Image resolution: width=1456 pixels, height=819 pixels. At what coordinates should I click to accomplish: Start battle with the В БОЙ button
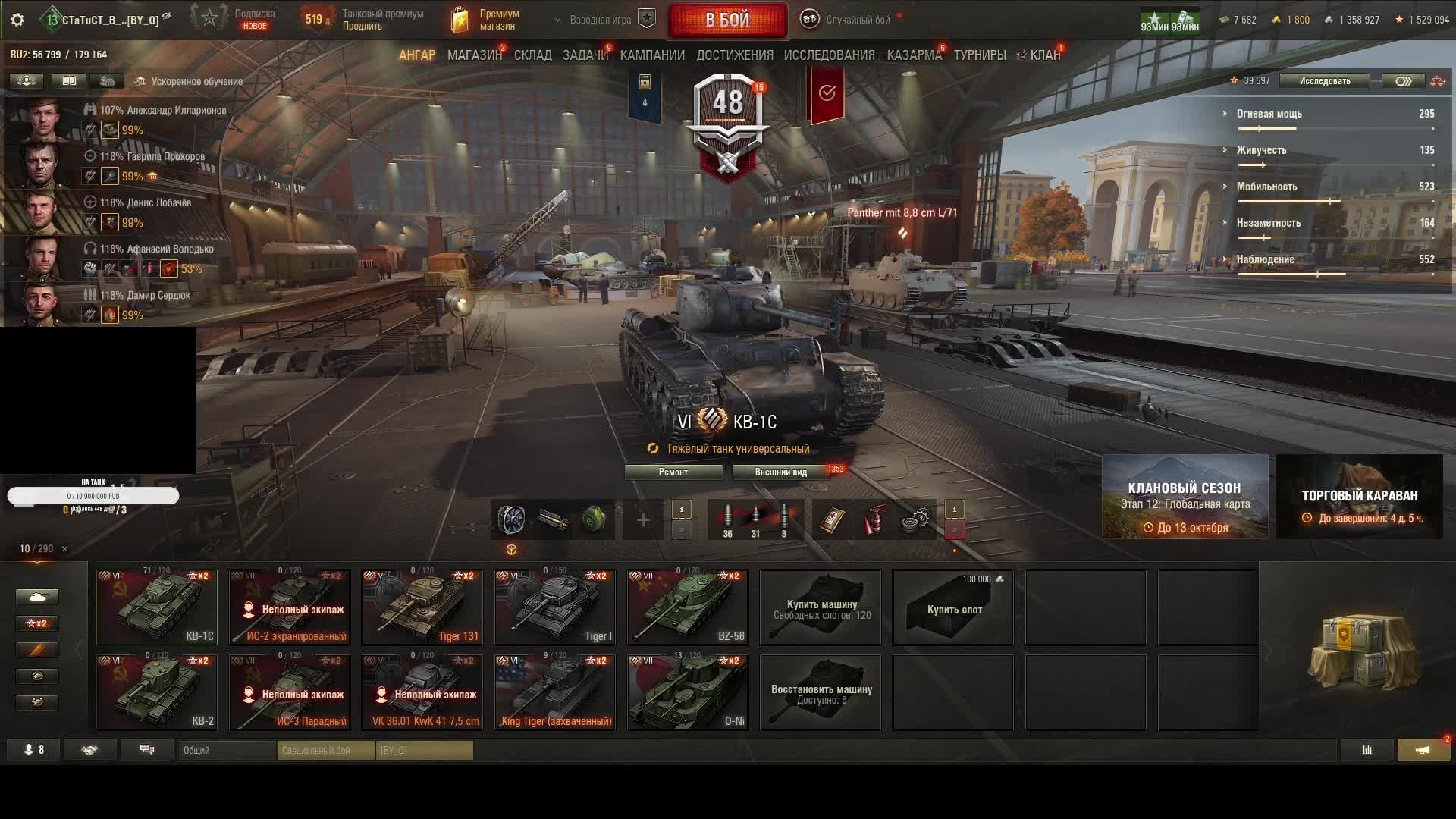pyautogui.click(x=727, y=20)
